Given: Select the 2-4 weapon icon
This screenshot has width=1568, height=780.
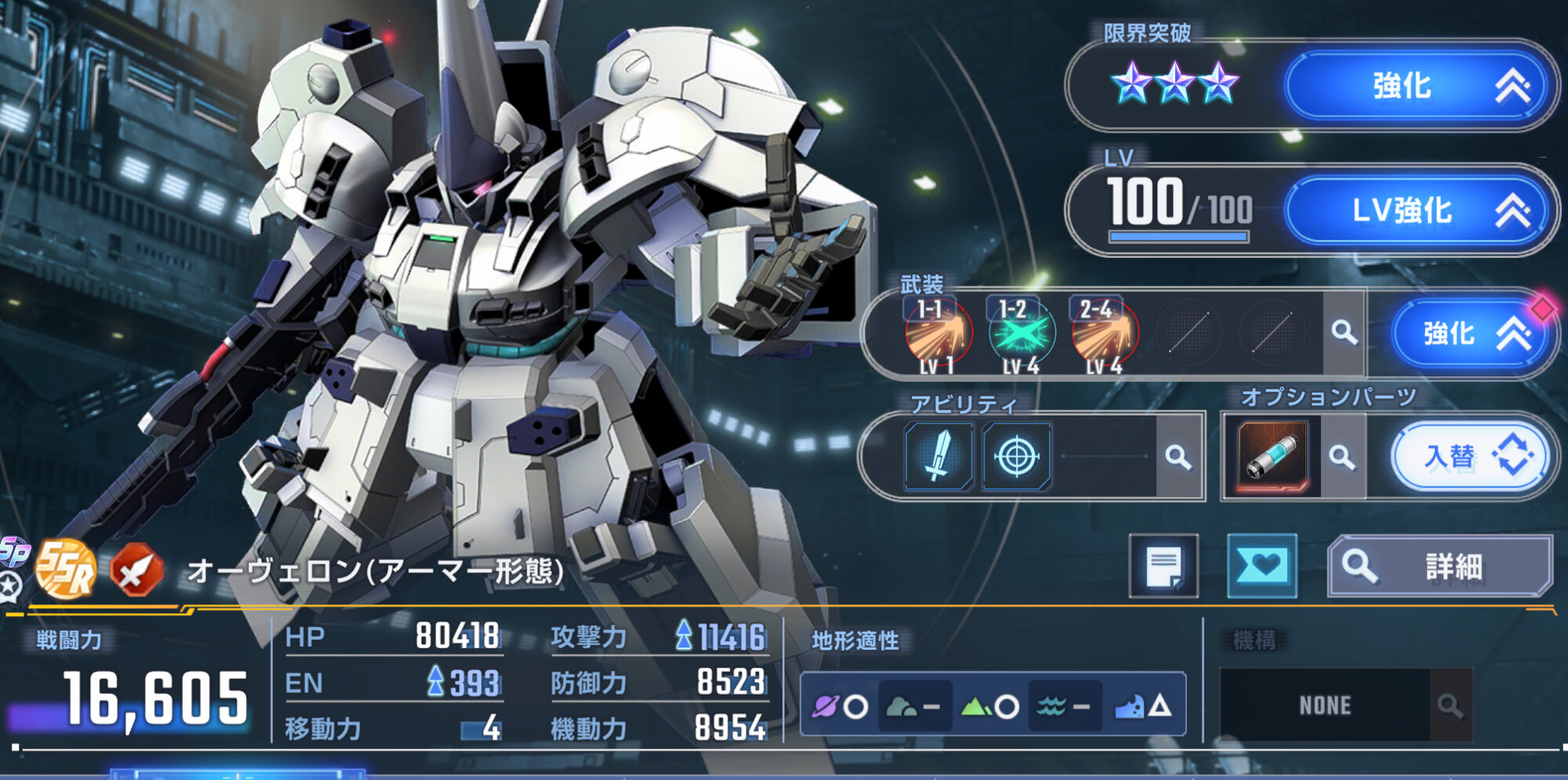Looking at the screenshot, I should click(1104, 335).
